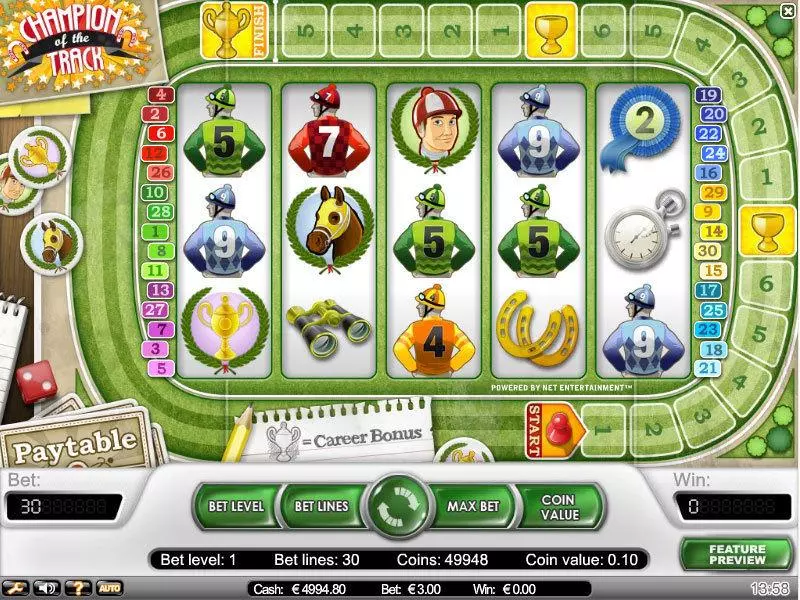Close the game with the X button
Screen dimensions: 800x600
[x=787, y=11]
